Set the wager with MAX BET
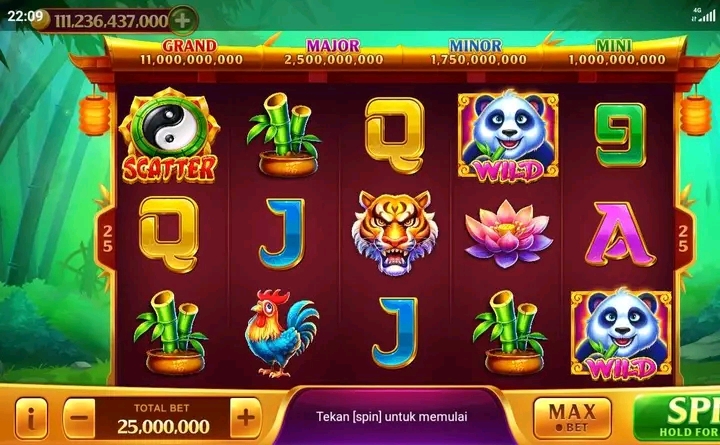 pyautogui.click(x=572, y=416)
